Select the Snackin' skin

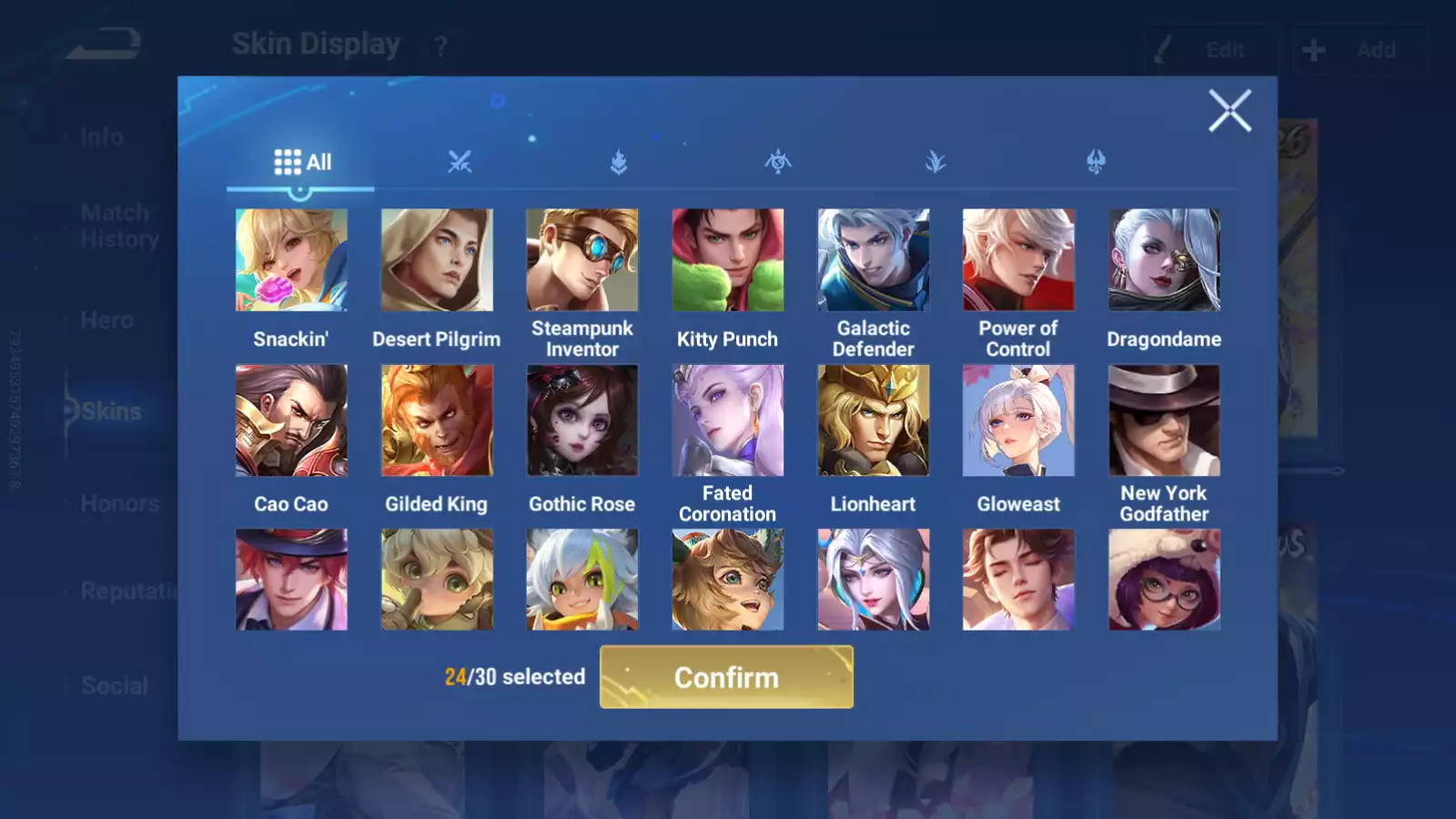coord(291,260)
